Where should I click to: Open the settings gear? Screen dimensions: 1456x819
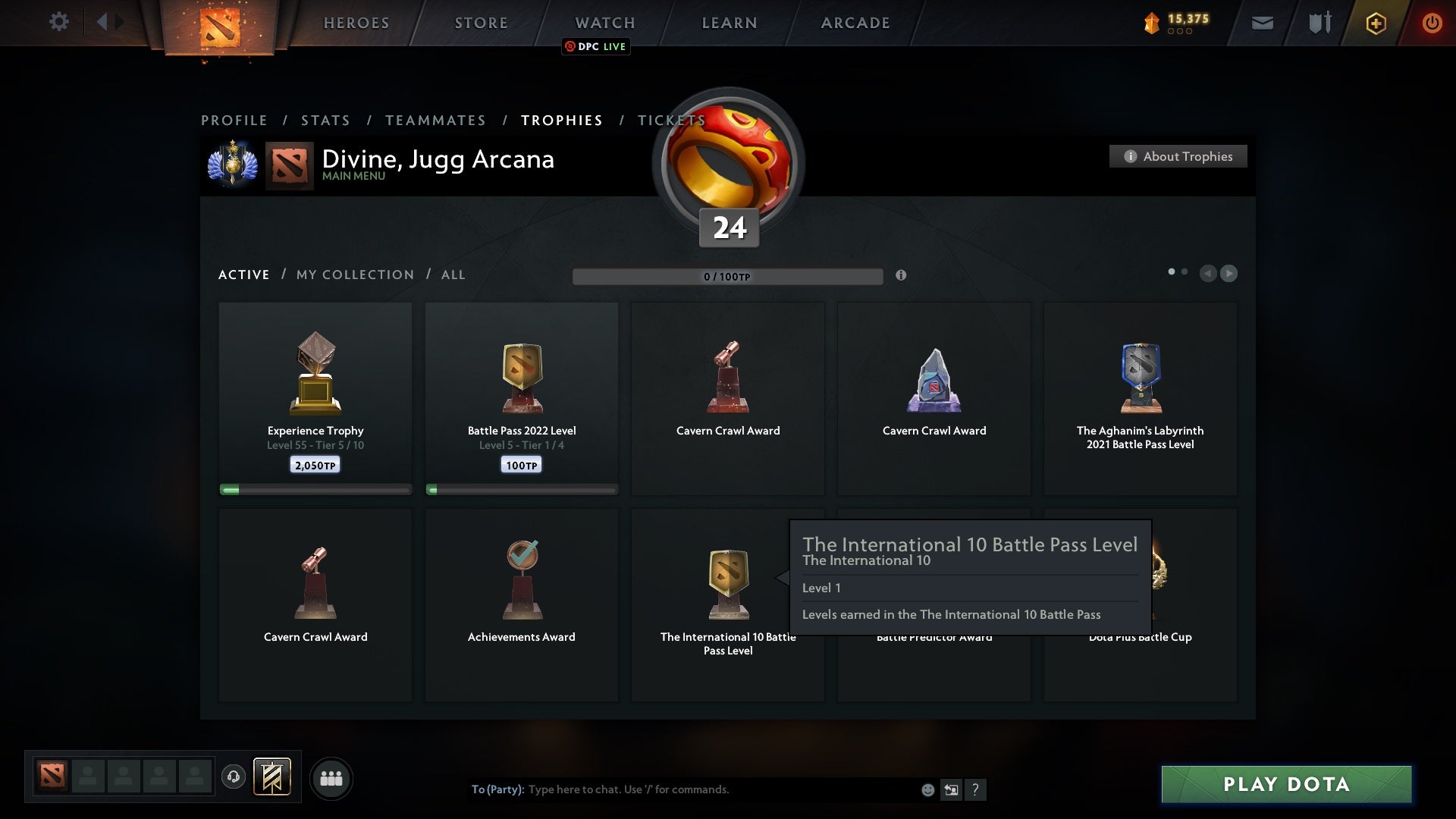coord(59,22)
